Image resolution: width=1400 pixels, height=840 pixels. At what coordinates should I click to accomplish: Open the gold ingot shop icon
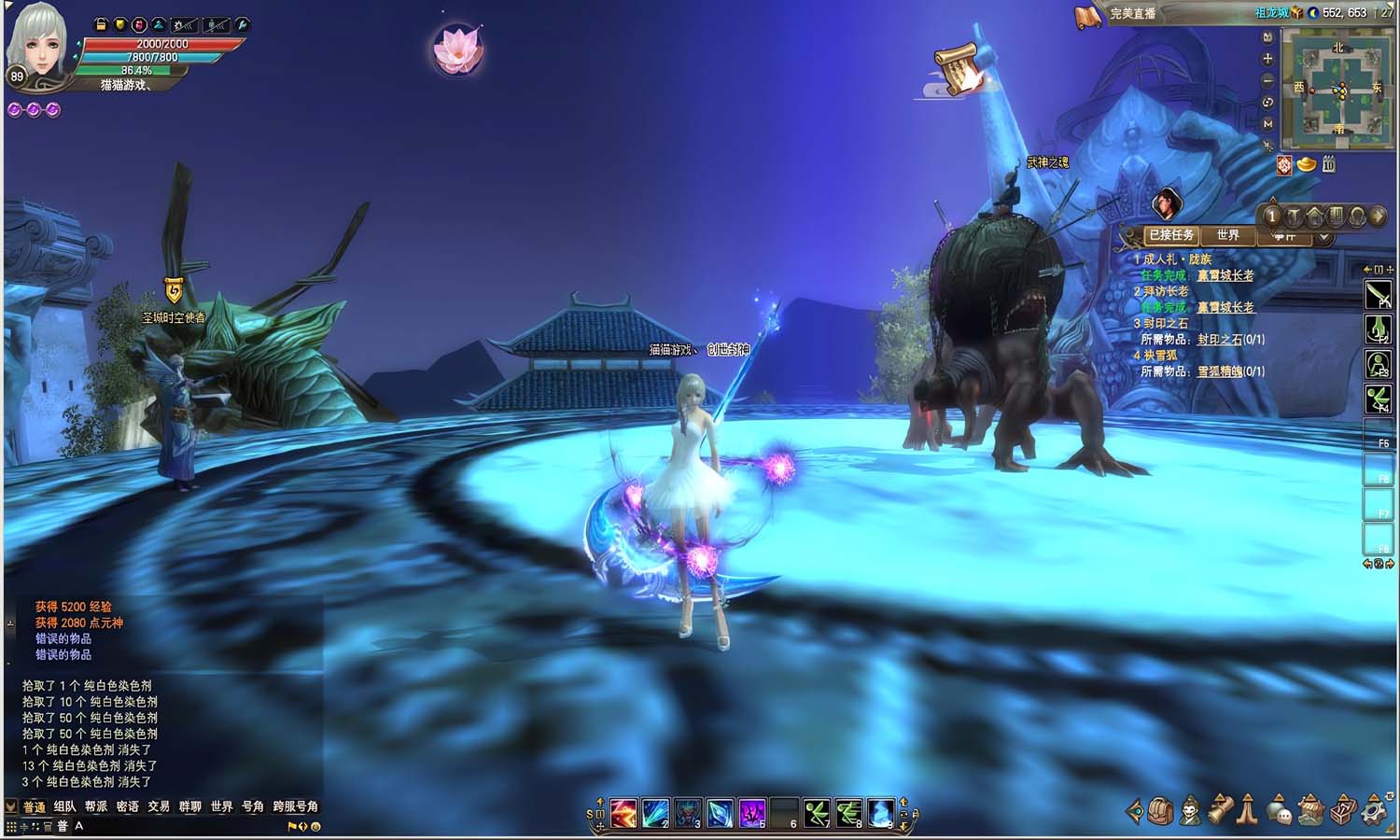click(x=1307, y=165)
